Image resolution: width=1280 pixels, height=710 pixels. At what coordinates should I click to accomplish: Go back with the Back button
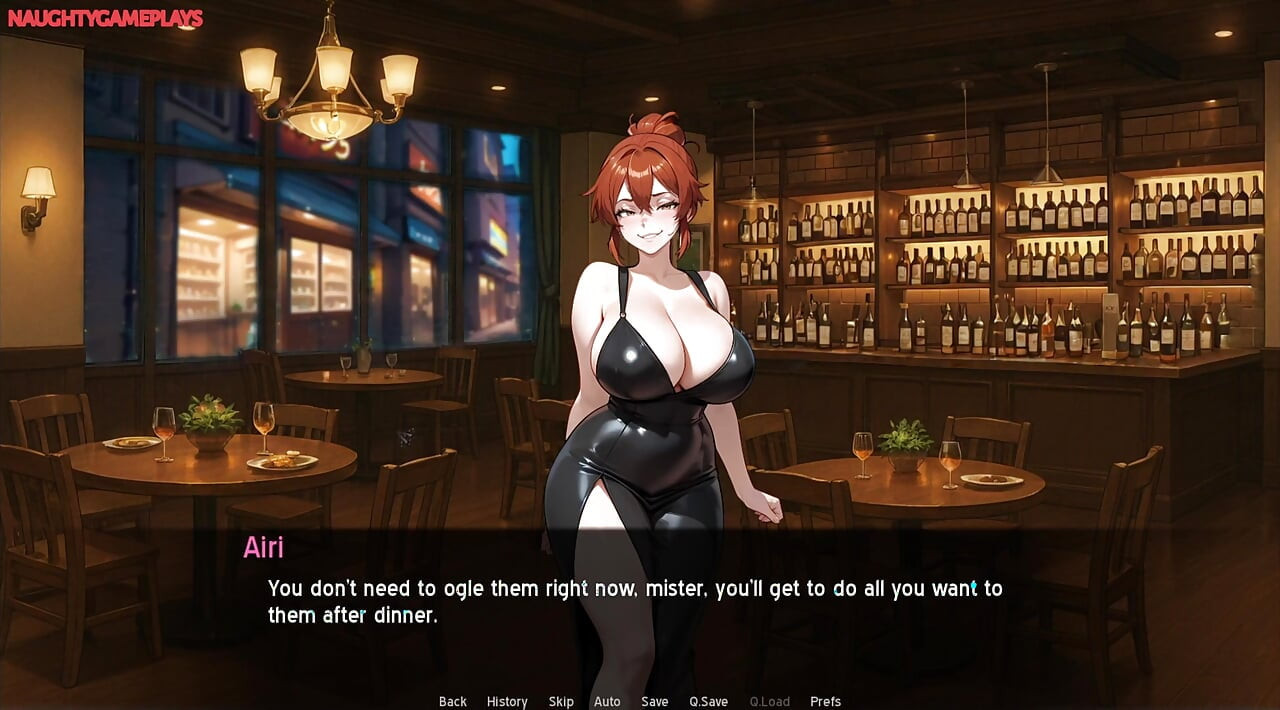[x=453, y=701]
